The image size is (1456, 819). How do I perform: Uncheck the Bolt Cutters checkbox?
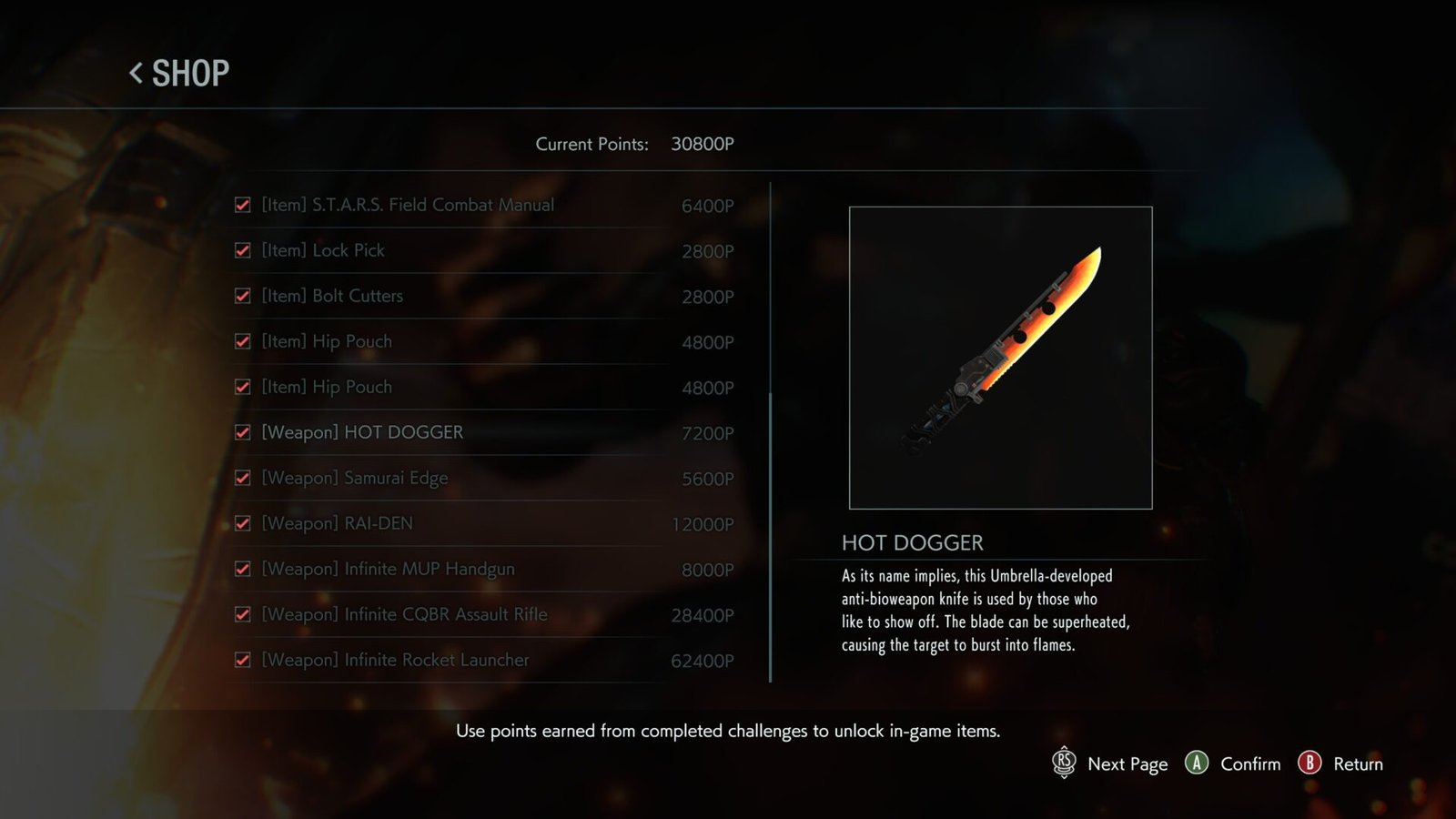[242, 296]
